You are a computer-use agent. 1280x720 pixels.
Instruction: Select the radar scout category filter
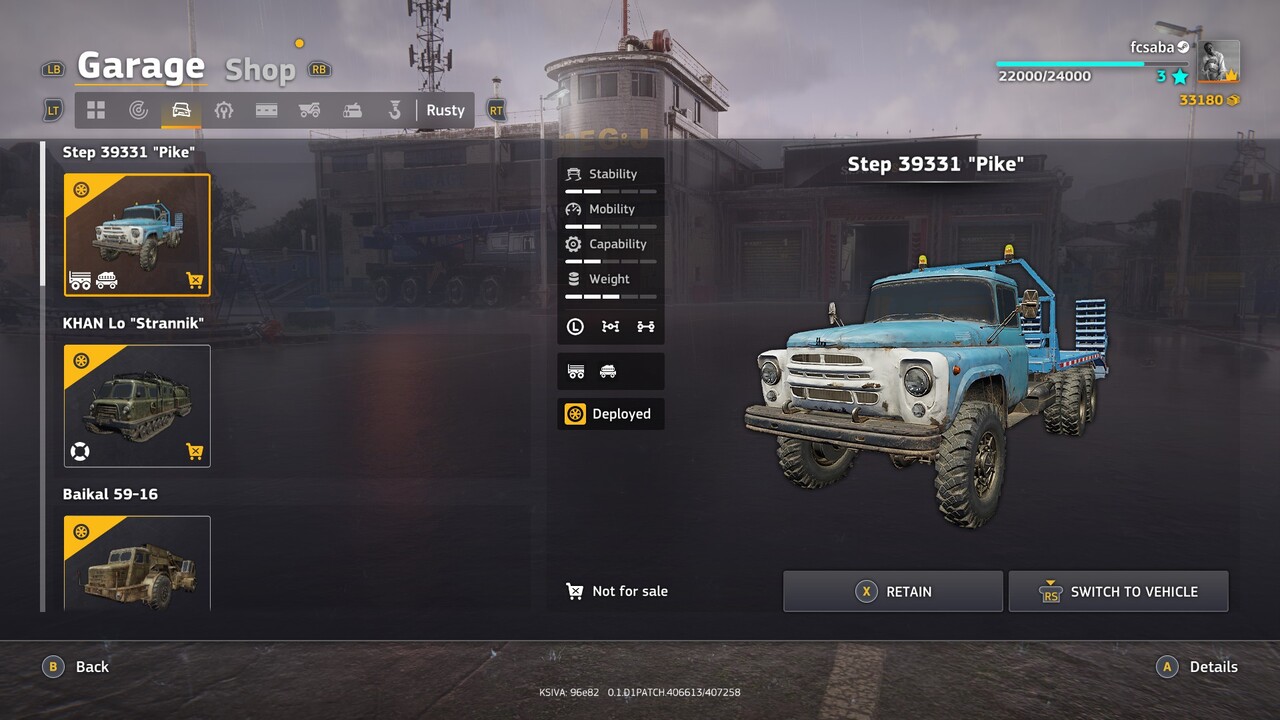[x=139, y=110]
